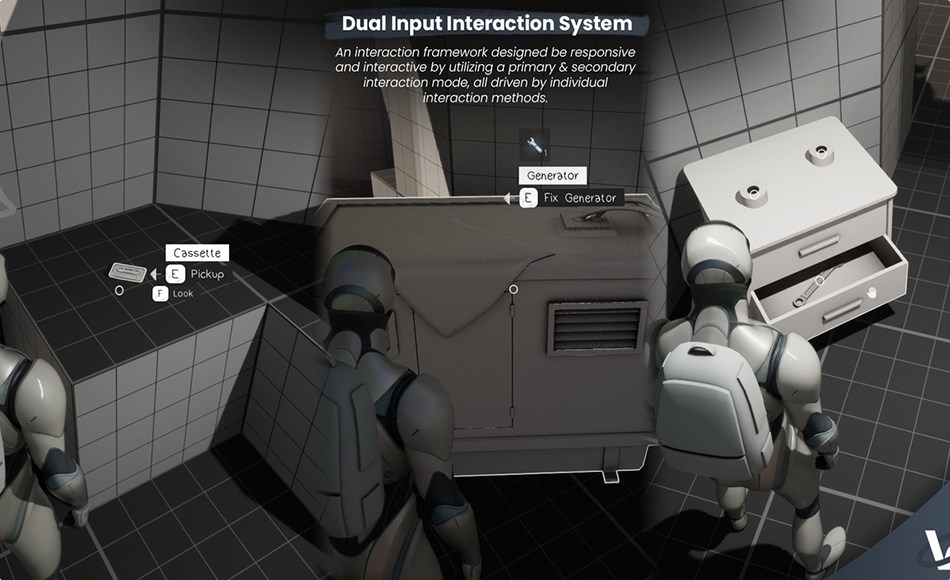Viewport: 950px width, 580px height.
Task: Click the Cassette name label
Action: click(x=196, y=253)
